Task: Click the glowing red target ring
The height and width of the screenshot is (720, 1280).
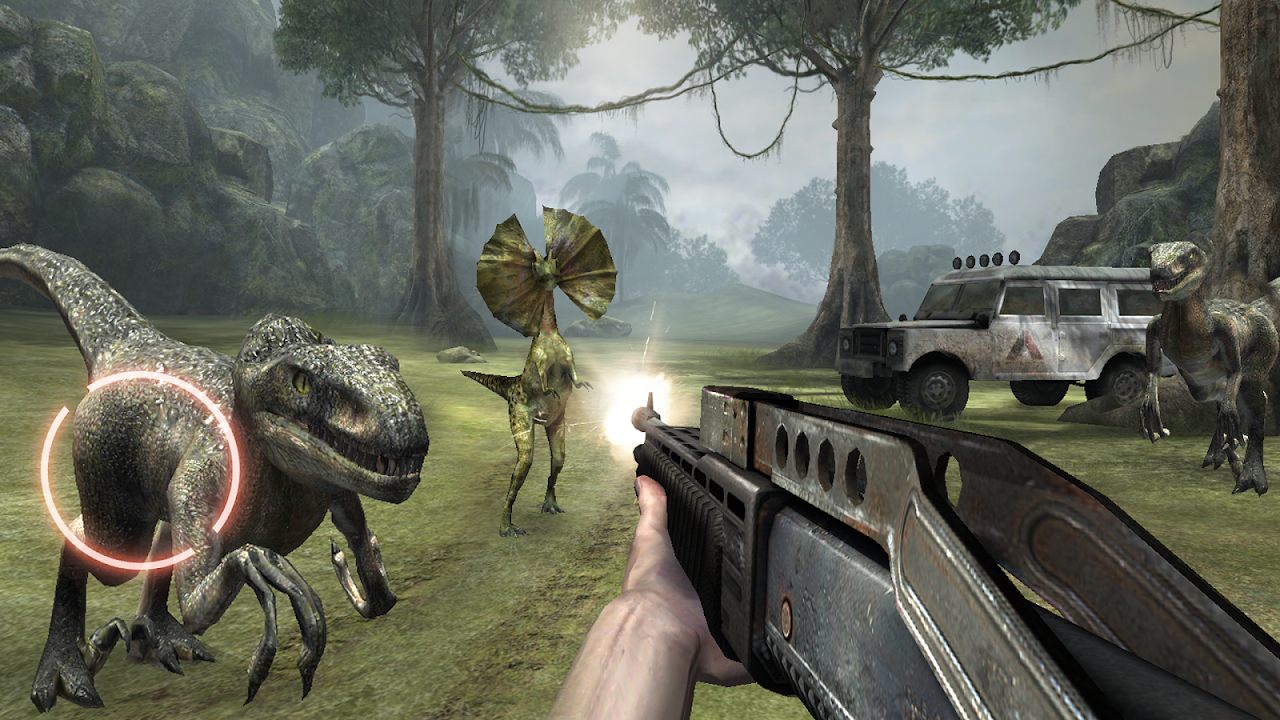Action: pos(140,470)
